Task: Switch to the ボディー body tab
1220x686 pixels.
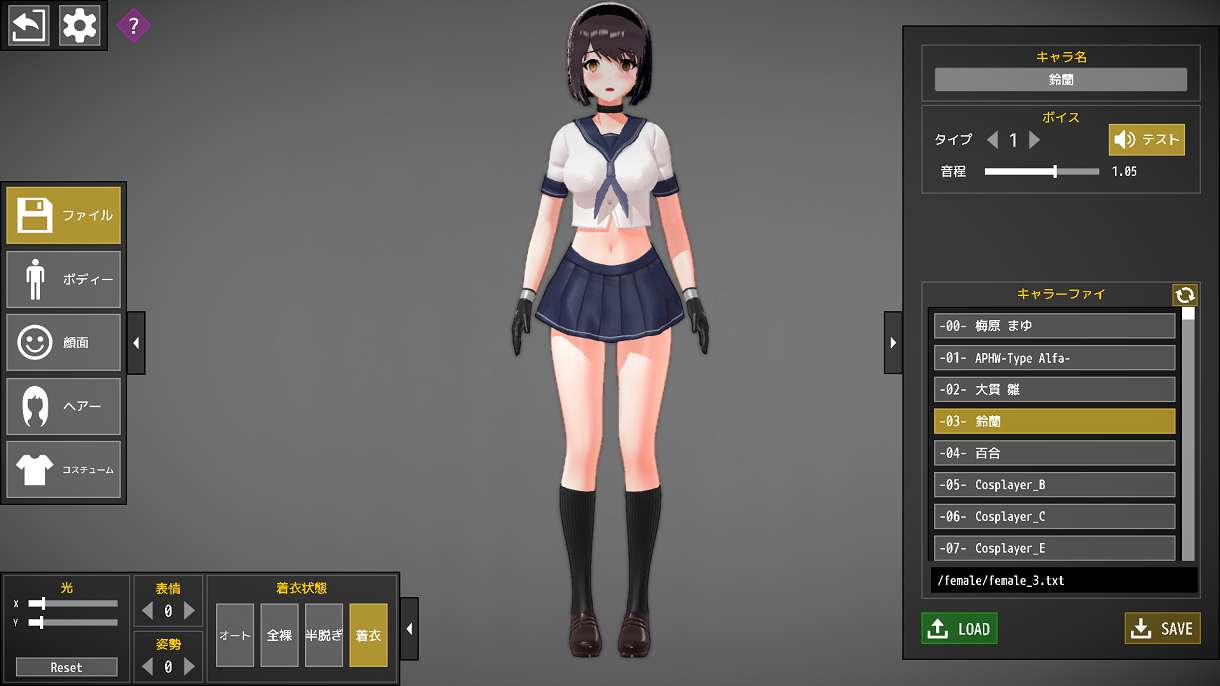Action: click(x=64, y=279)
